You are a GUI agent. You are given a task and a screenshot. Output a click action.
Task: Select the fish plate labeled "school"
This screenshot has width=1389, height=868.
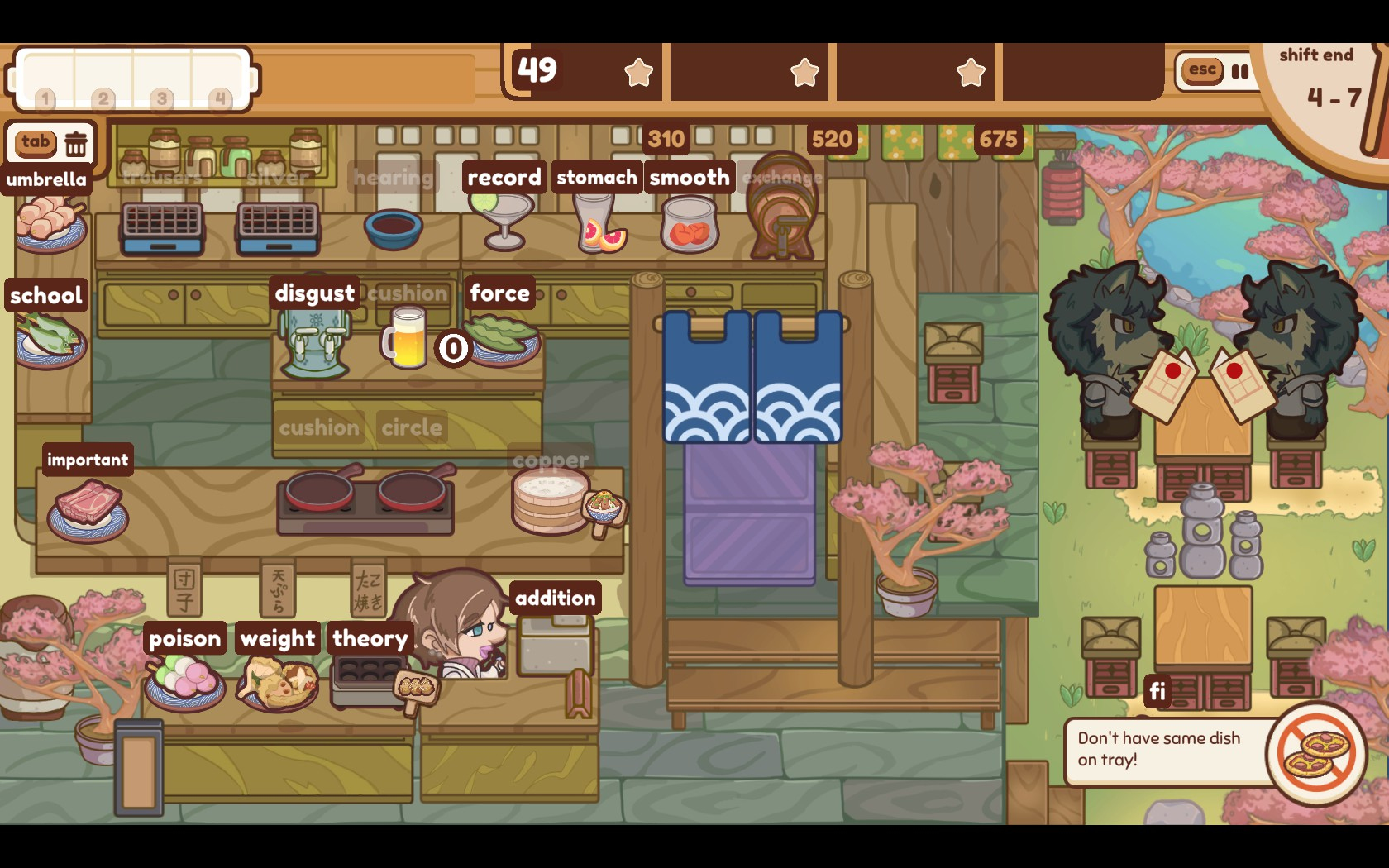coord(50,340)
